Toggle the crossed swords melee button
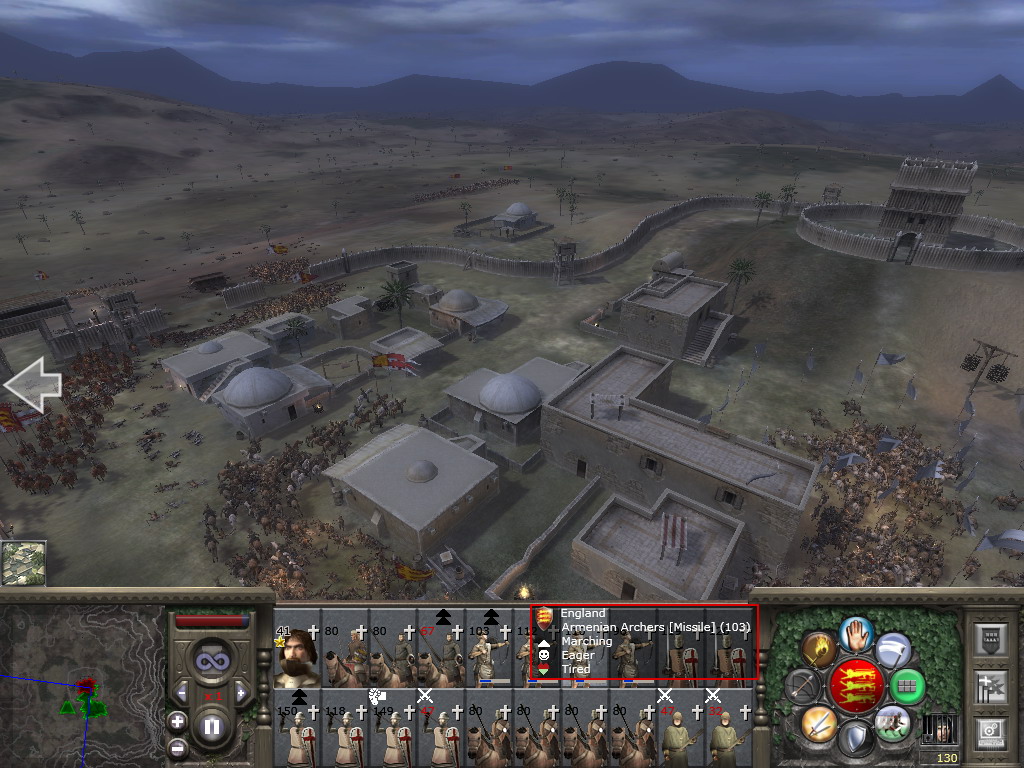 (818, 722)
